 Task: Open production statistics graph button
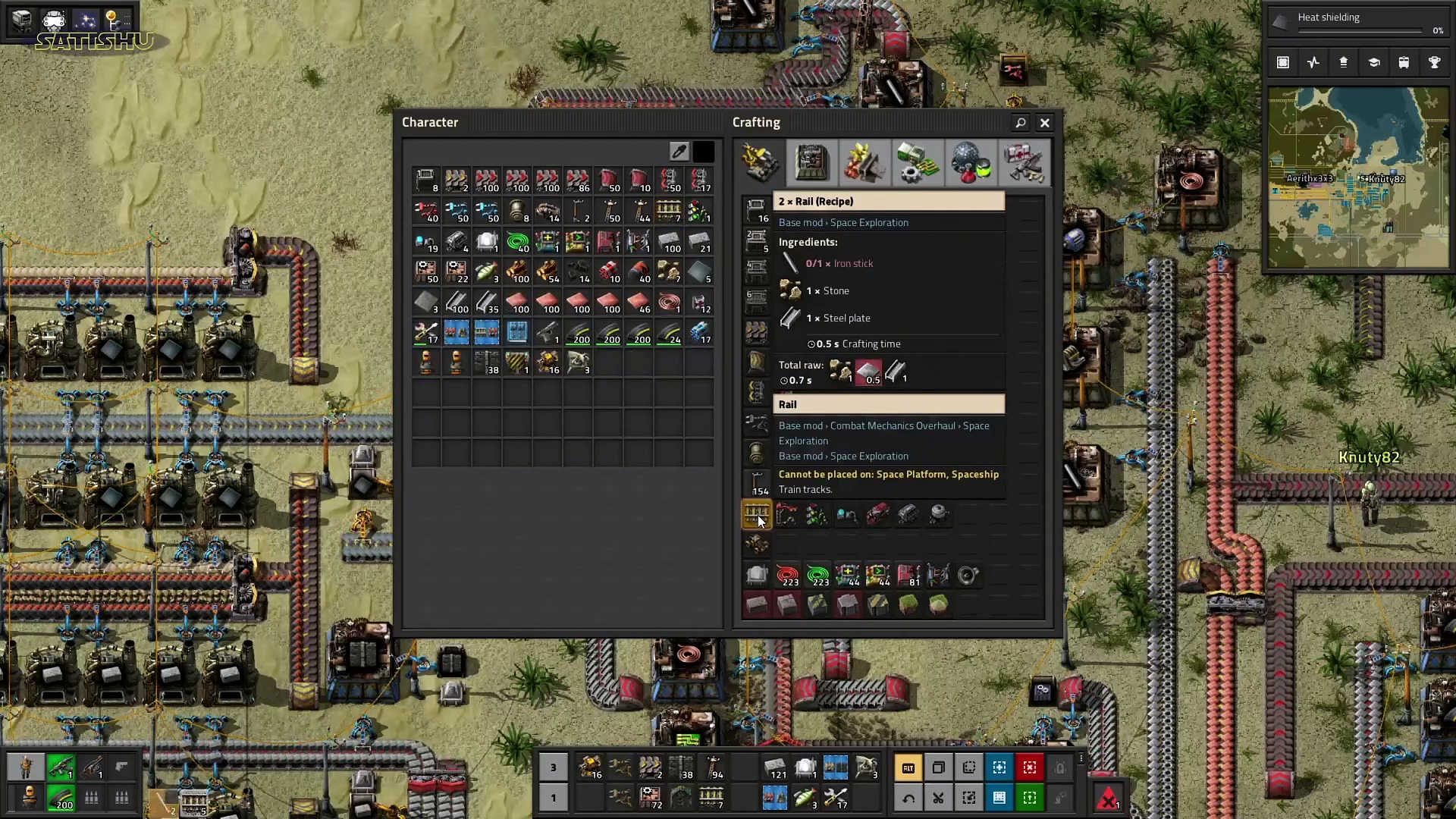click(1313, 63)
